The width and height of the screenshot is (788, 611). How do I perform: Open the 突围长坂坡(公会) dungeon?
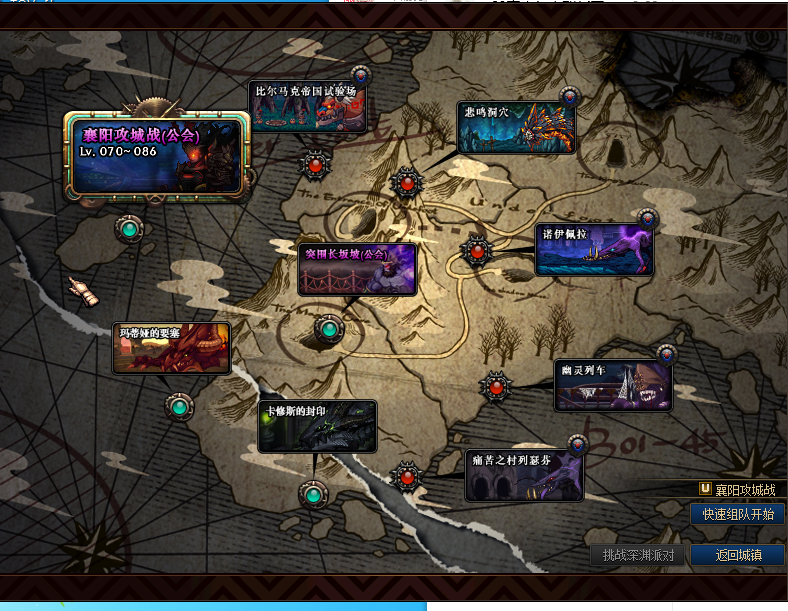pyautogui.click(x=356, y=269)
